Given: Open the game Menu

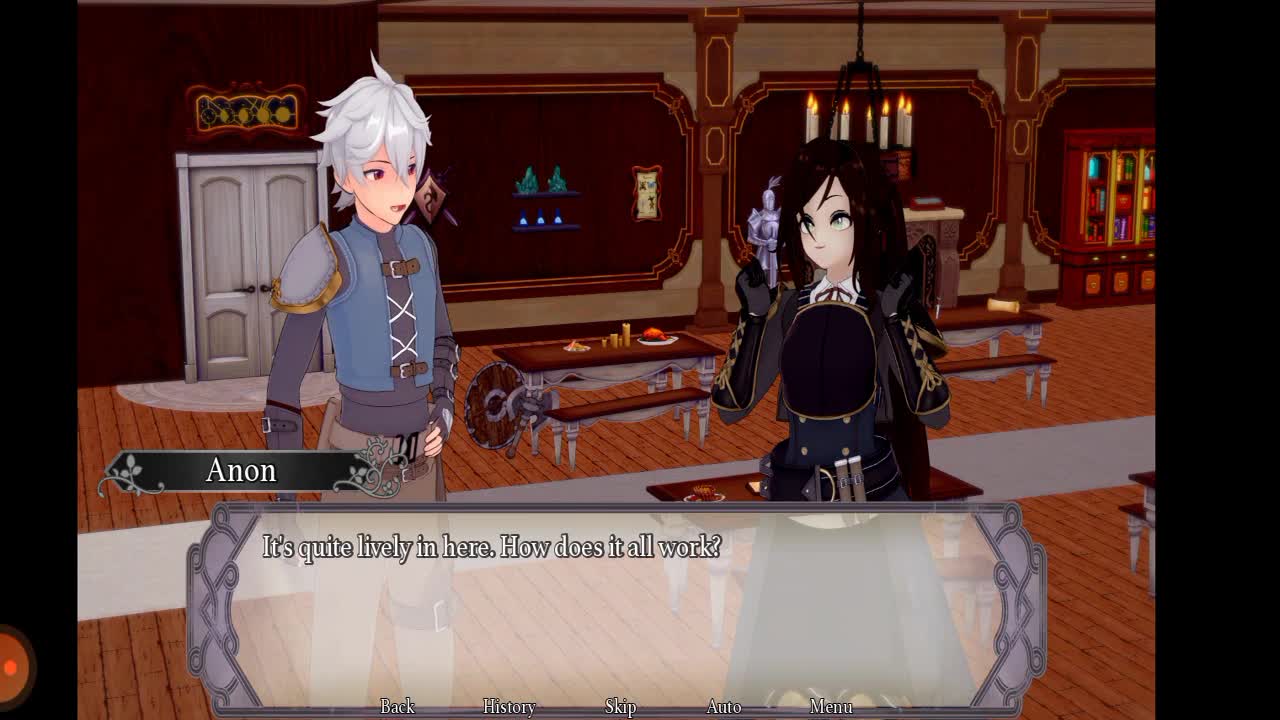Looking at the screenshot, I should coord(831,706).
